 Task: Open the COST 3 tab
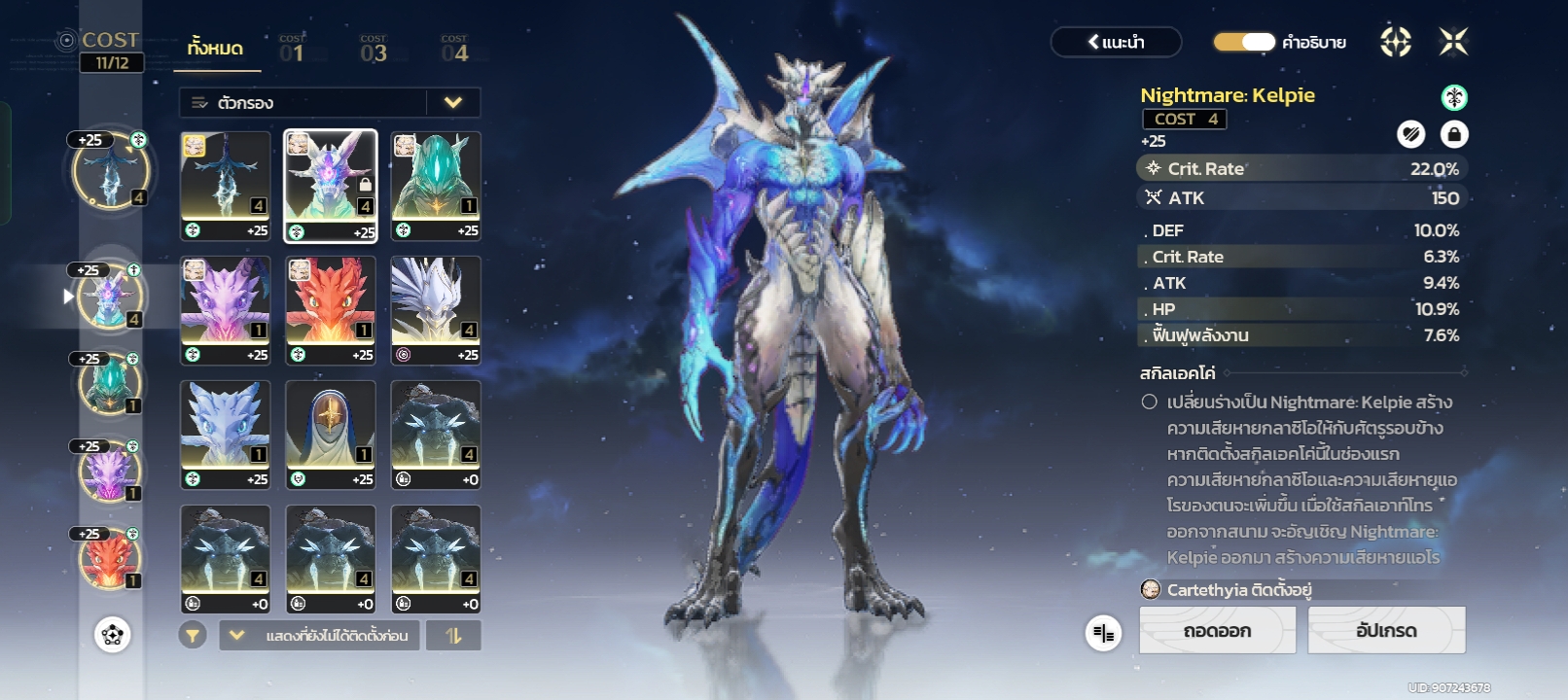pos(373,51)
